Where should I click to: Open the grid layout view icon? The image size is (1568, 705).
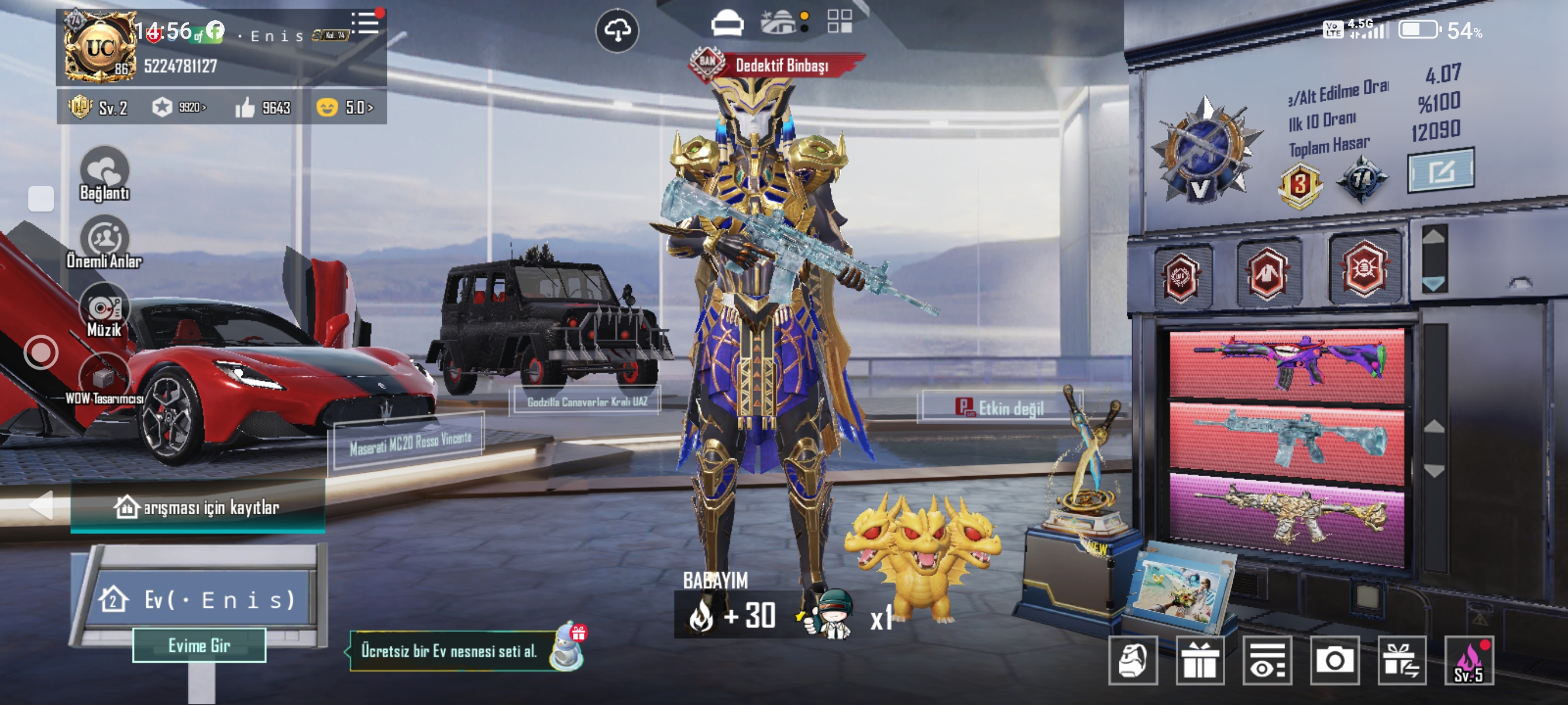point(840,21)
